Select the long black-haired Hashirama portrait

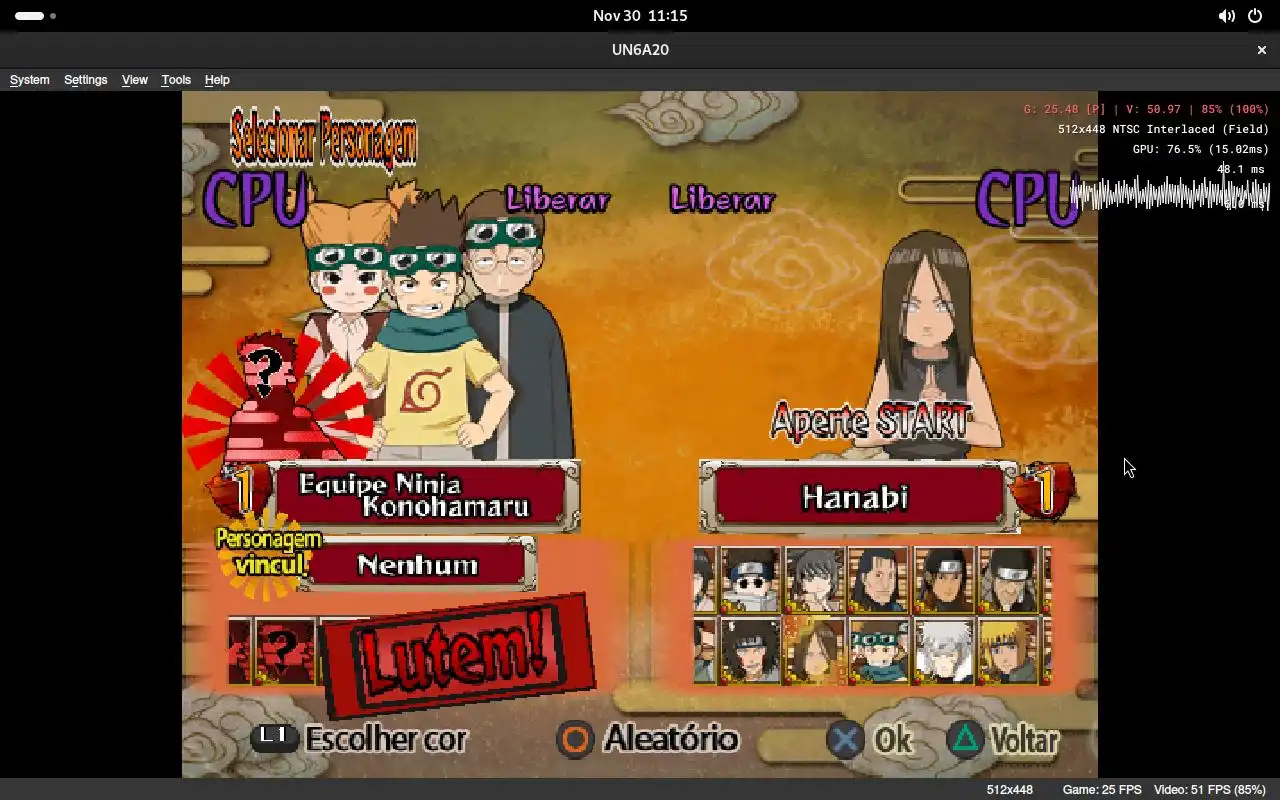click(x=879, y=580)
